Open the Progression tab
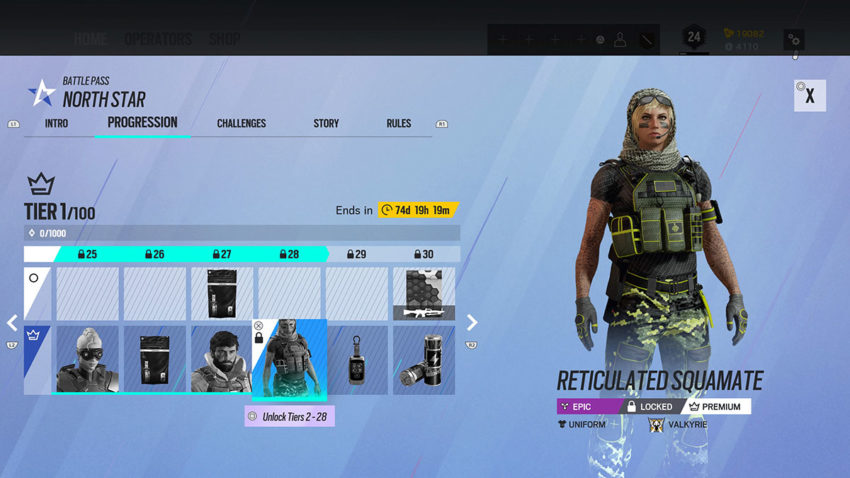The image size is (850, 478). tap(142, 122)
